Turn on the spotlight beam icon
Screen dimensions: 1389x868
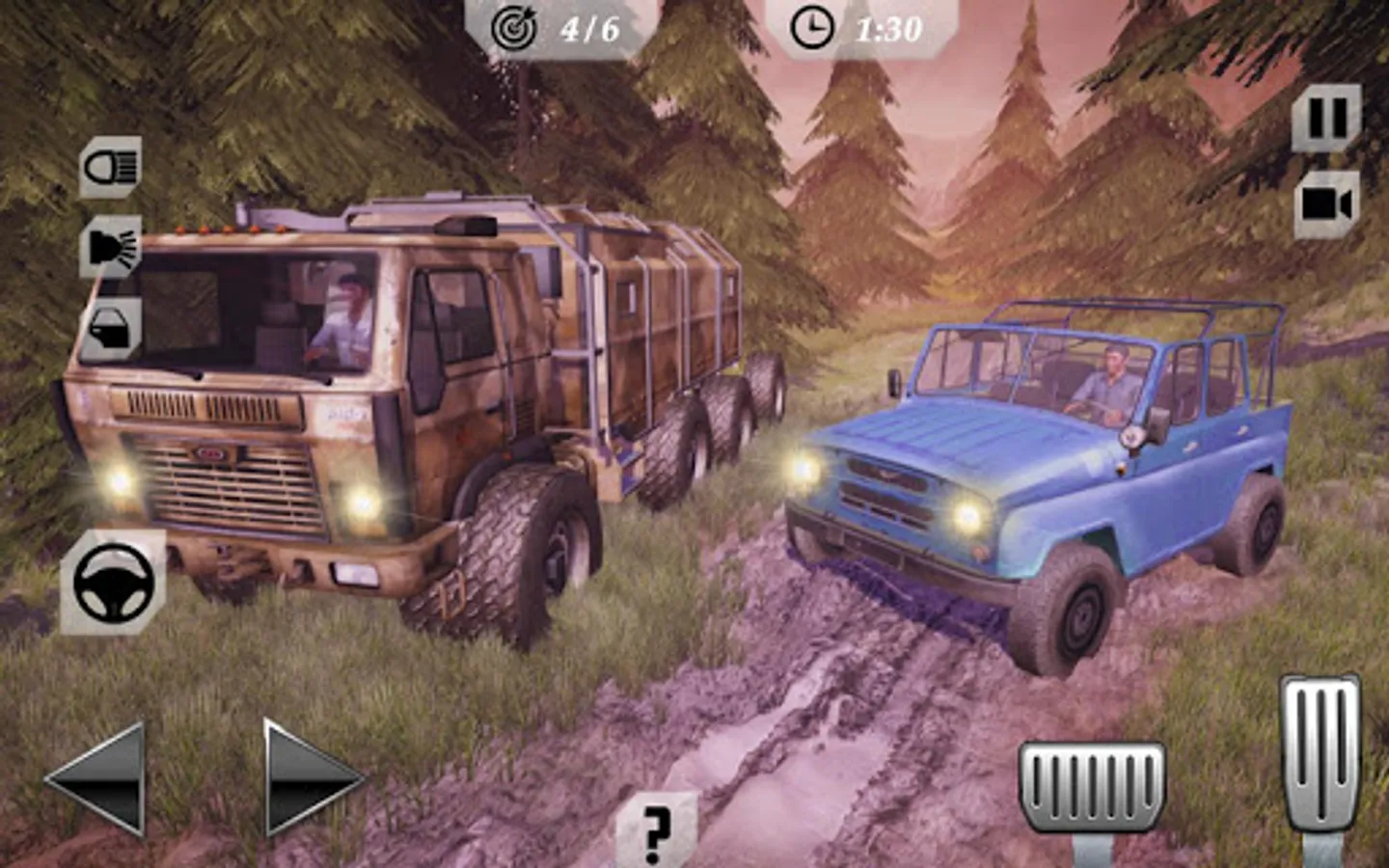click(111, 247)
